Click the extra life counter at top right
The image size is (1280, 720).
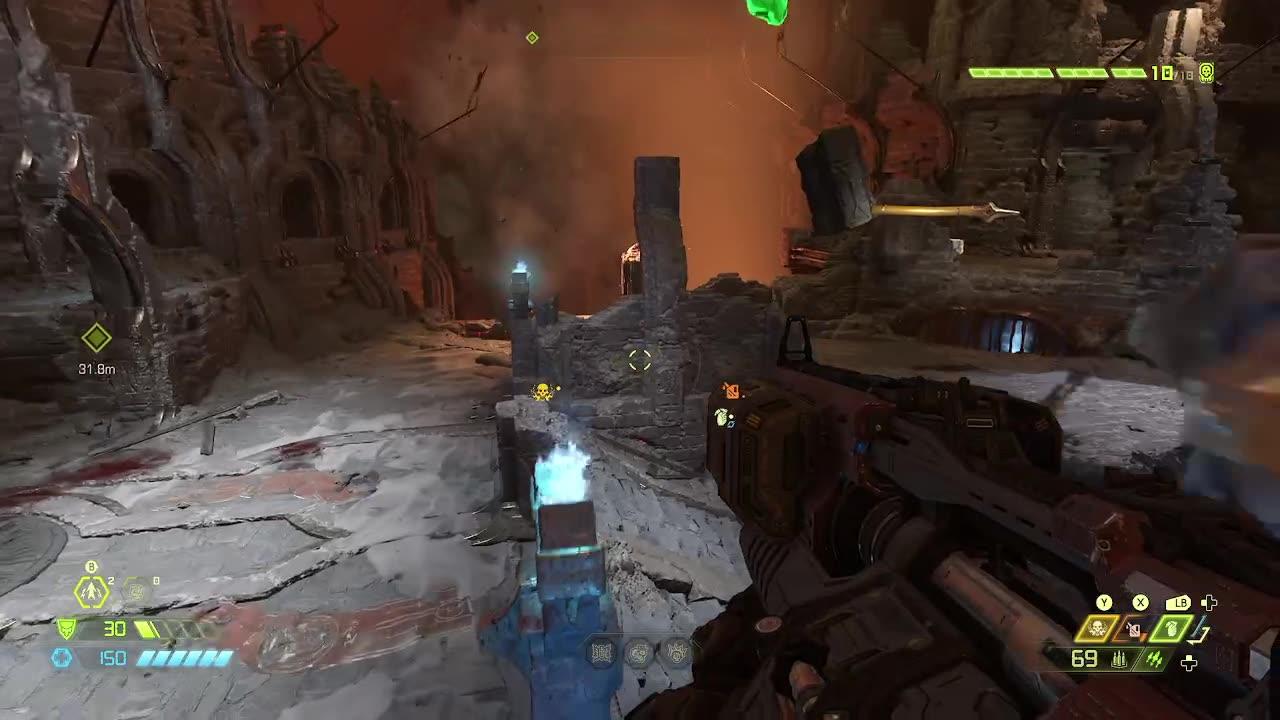tap(1205, 73)
